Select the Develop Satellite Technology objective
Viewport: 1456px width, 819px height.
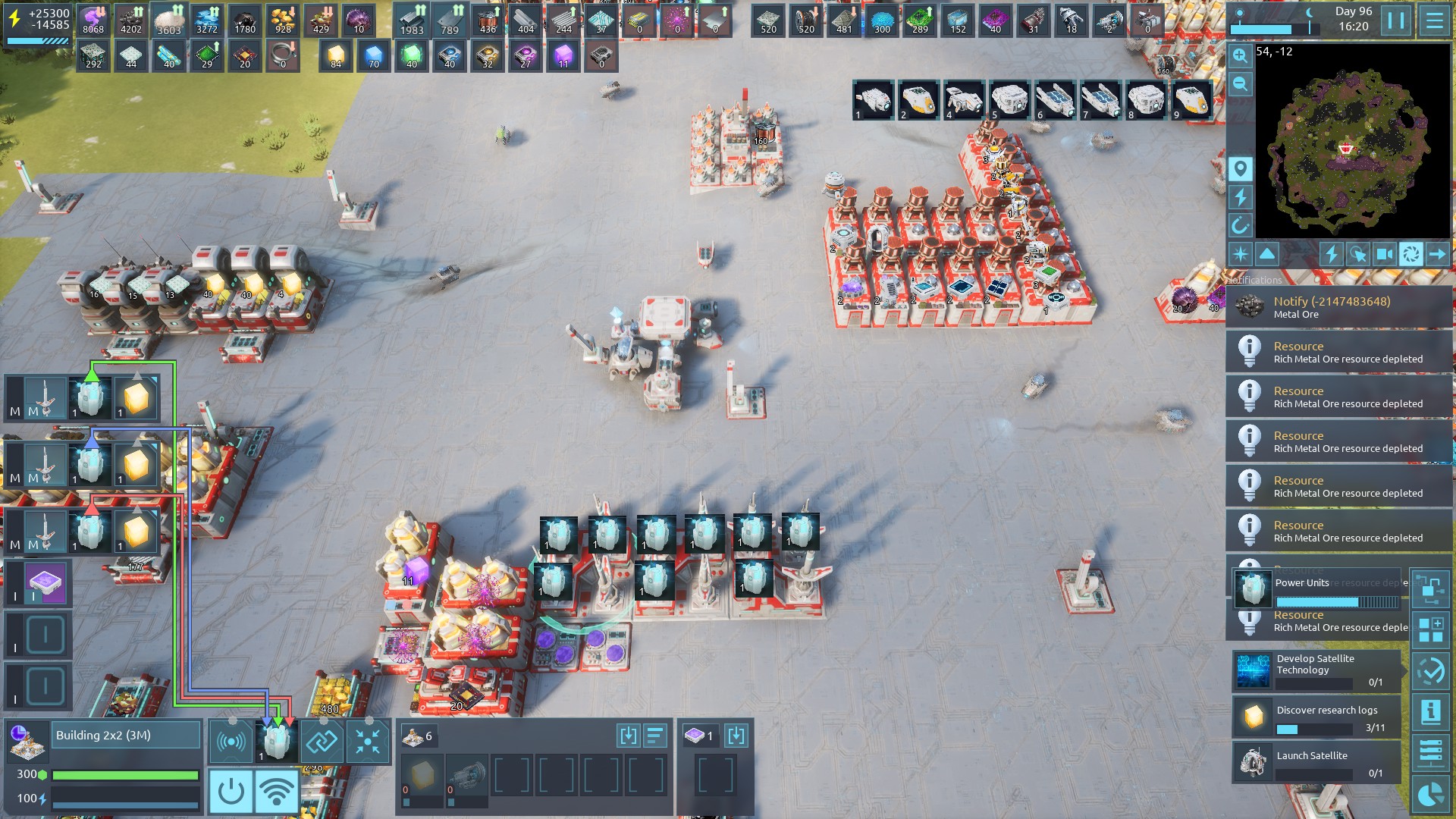1317,670
